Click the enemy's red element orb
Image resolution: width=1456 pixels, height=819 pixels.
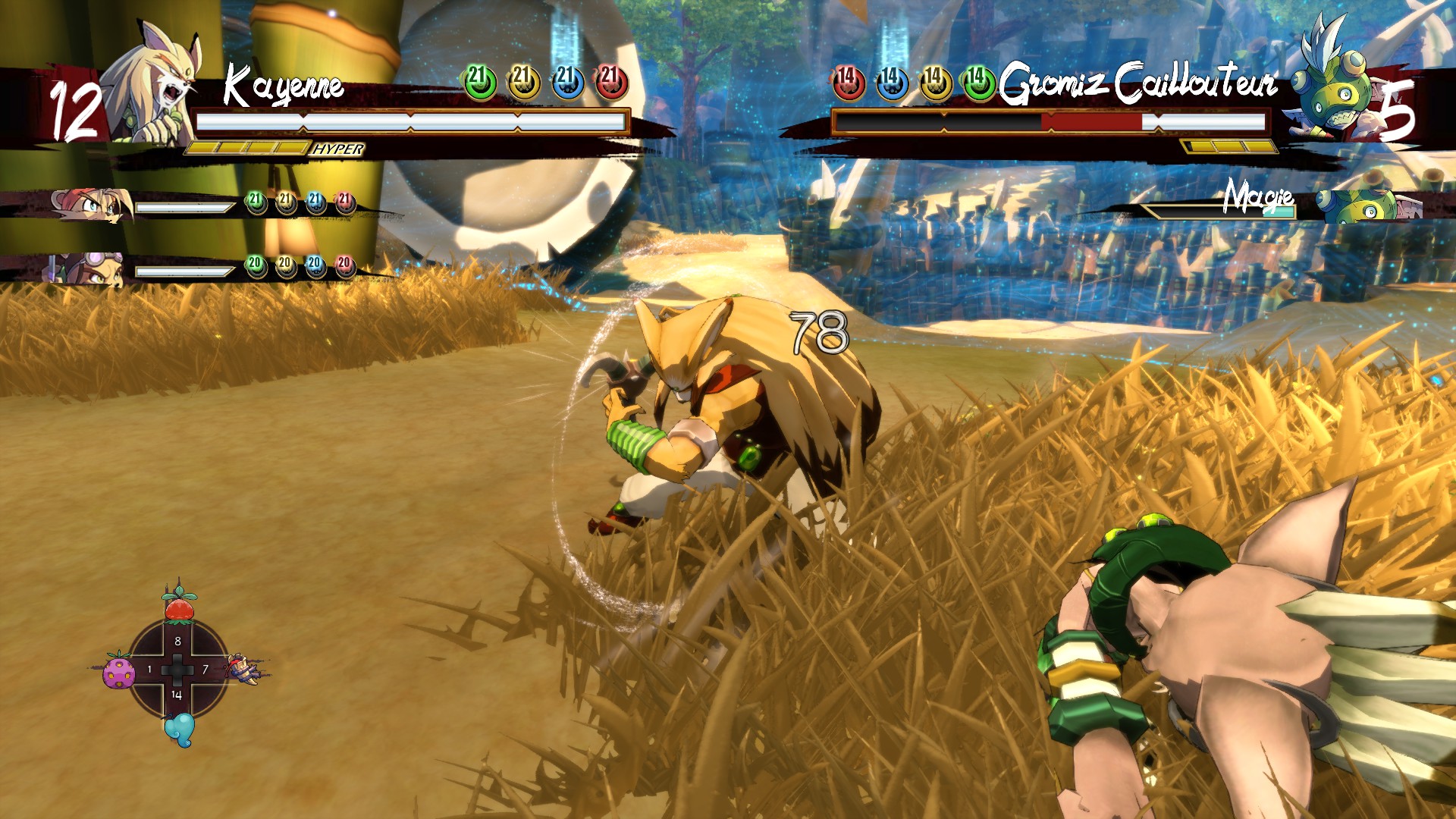(849, 82)
